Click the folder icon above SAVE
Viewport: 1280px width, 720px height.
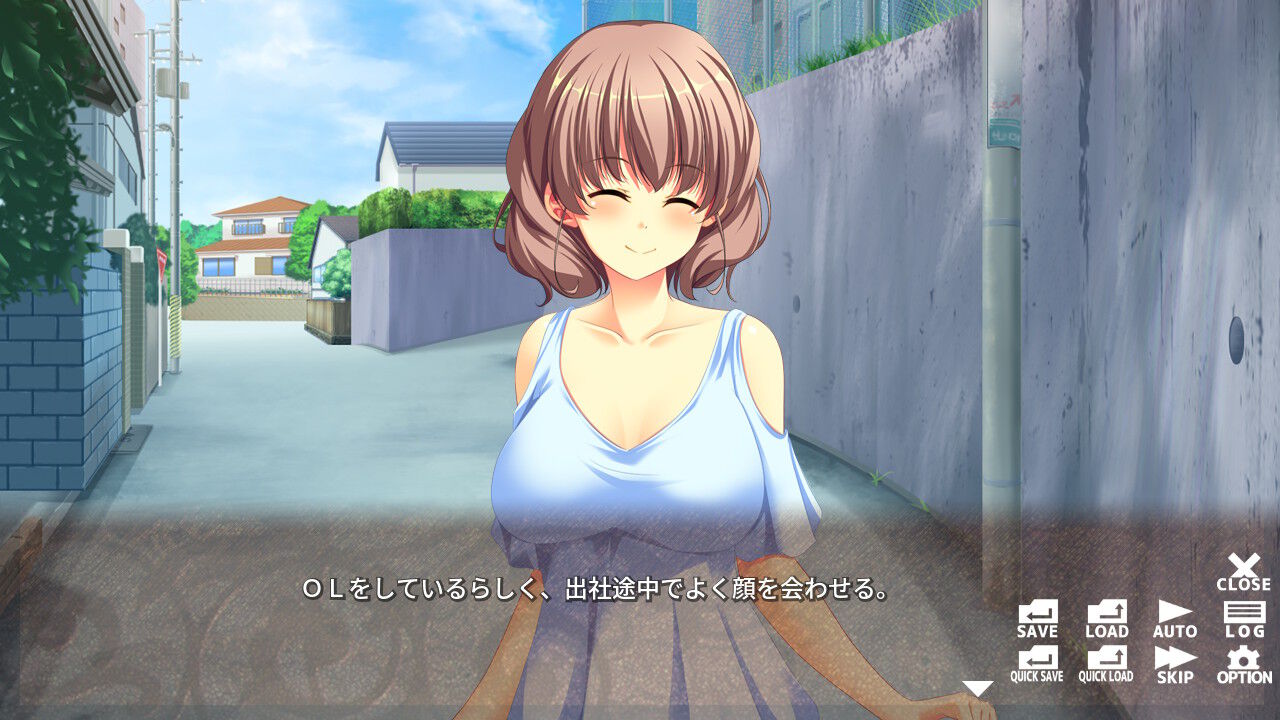pyautogui.click(x=1038, y=613)
